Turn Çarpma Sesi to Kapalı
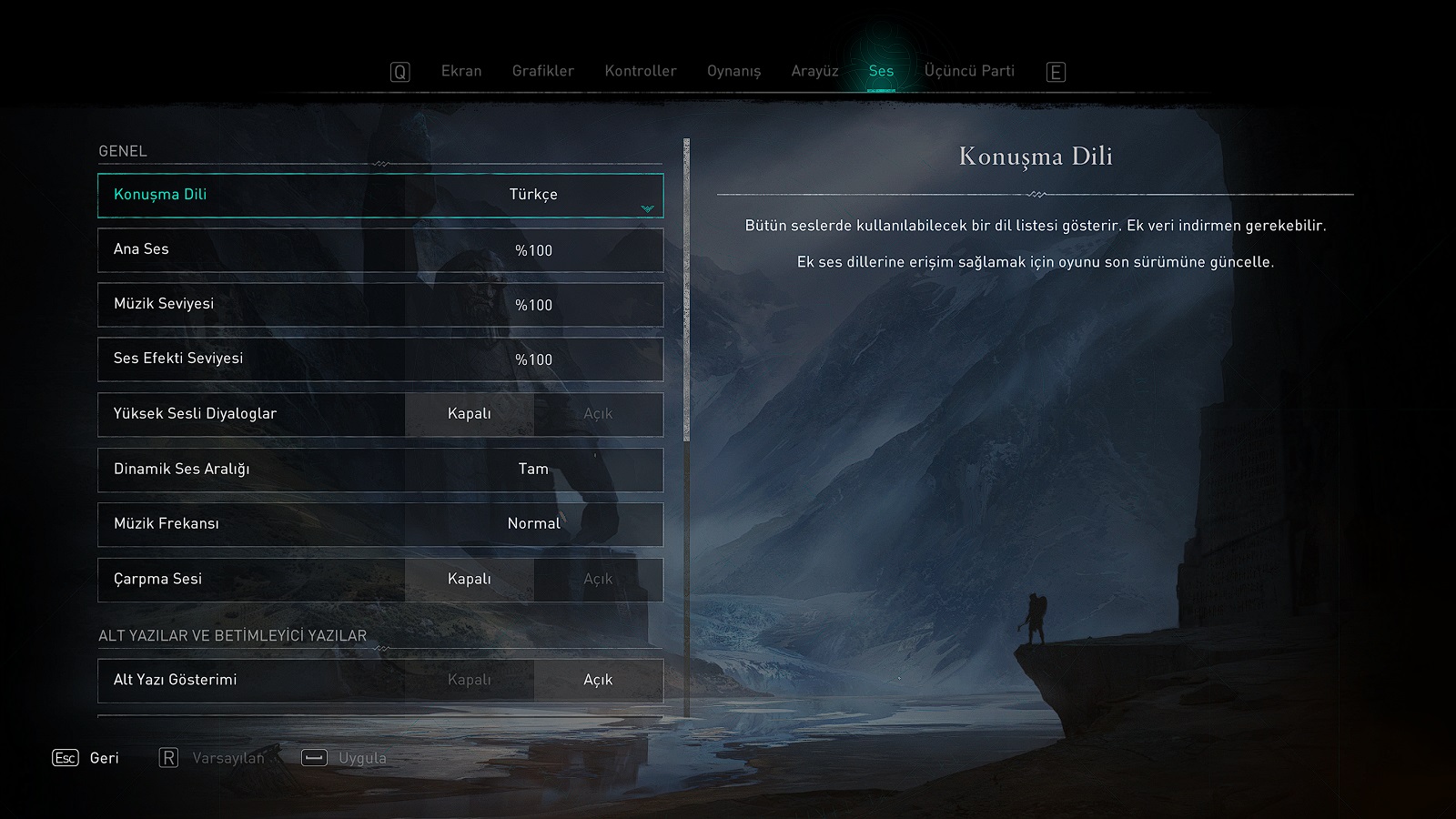This screenshot has width=1456, height=819. [x=470, y=580]
